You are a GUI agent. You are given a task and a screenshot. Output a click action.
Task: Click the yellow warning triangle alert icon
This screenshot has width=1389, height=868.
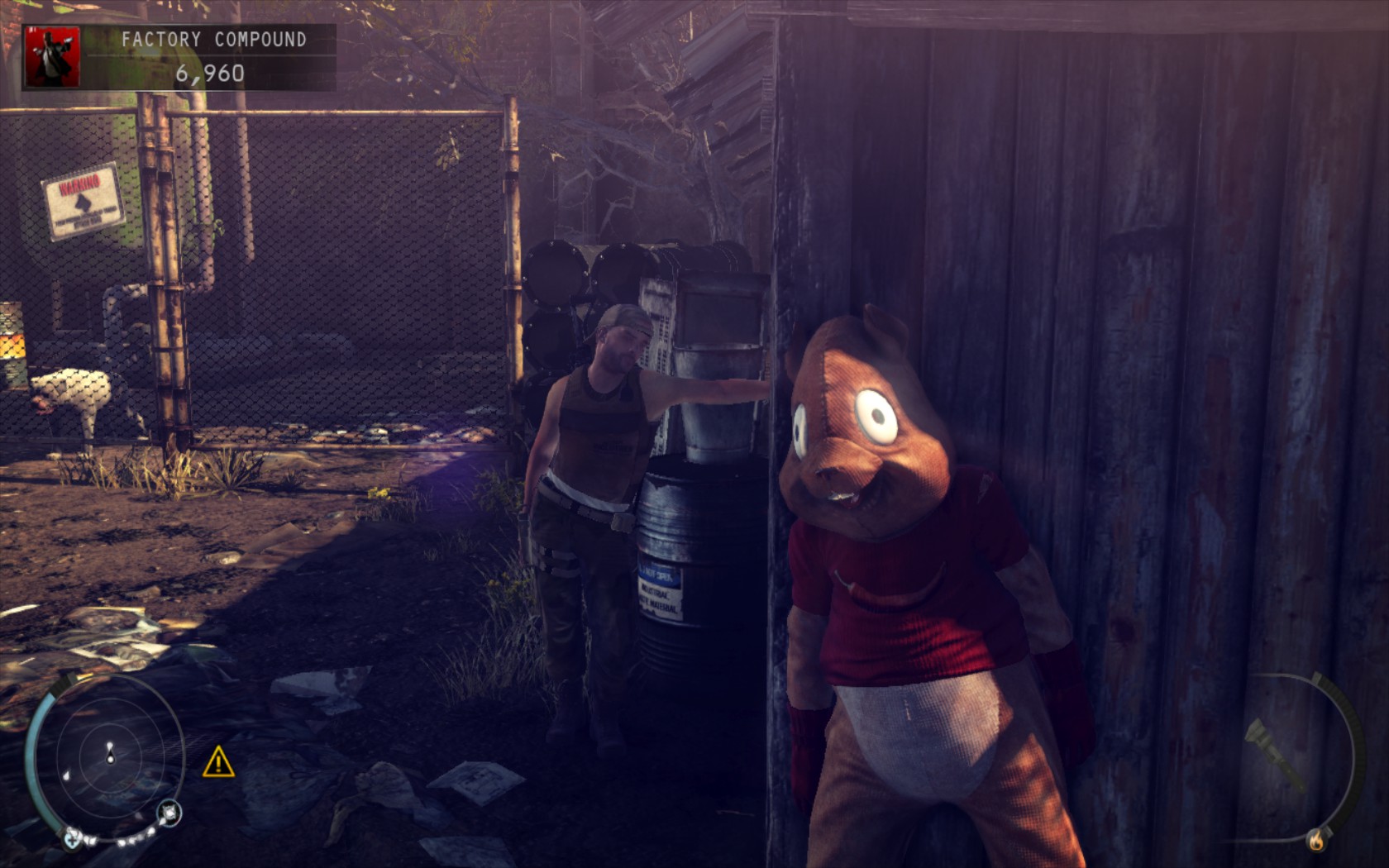click(x=218, y=762)
